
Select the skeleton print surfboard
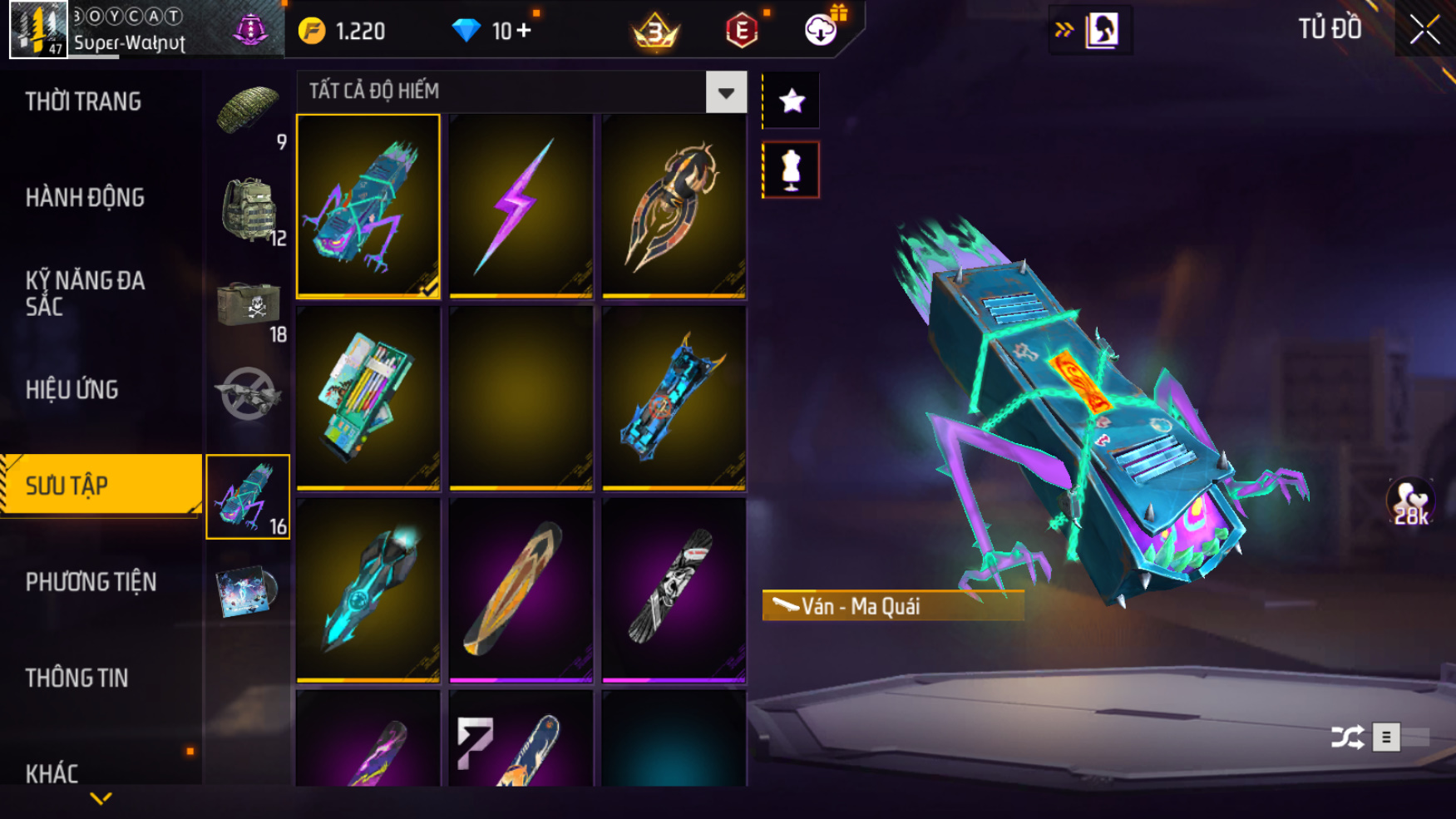pos(674,589)
